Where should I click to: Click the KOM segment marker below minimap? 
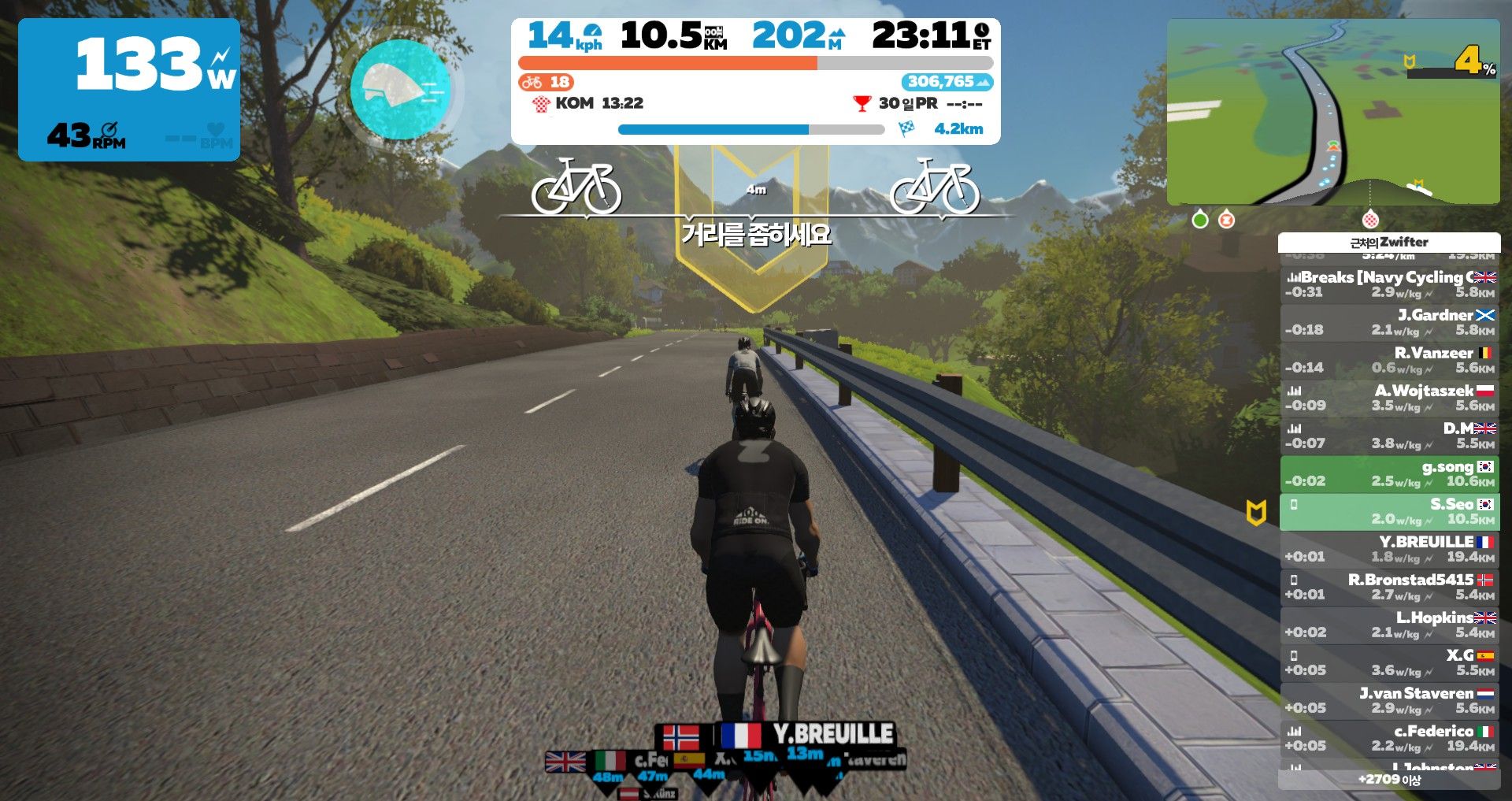(x=1370, y=219)
